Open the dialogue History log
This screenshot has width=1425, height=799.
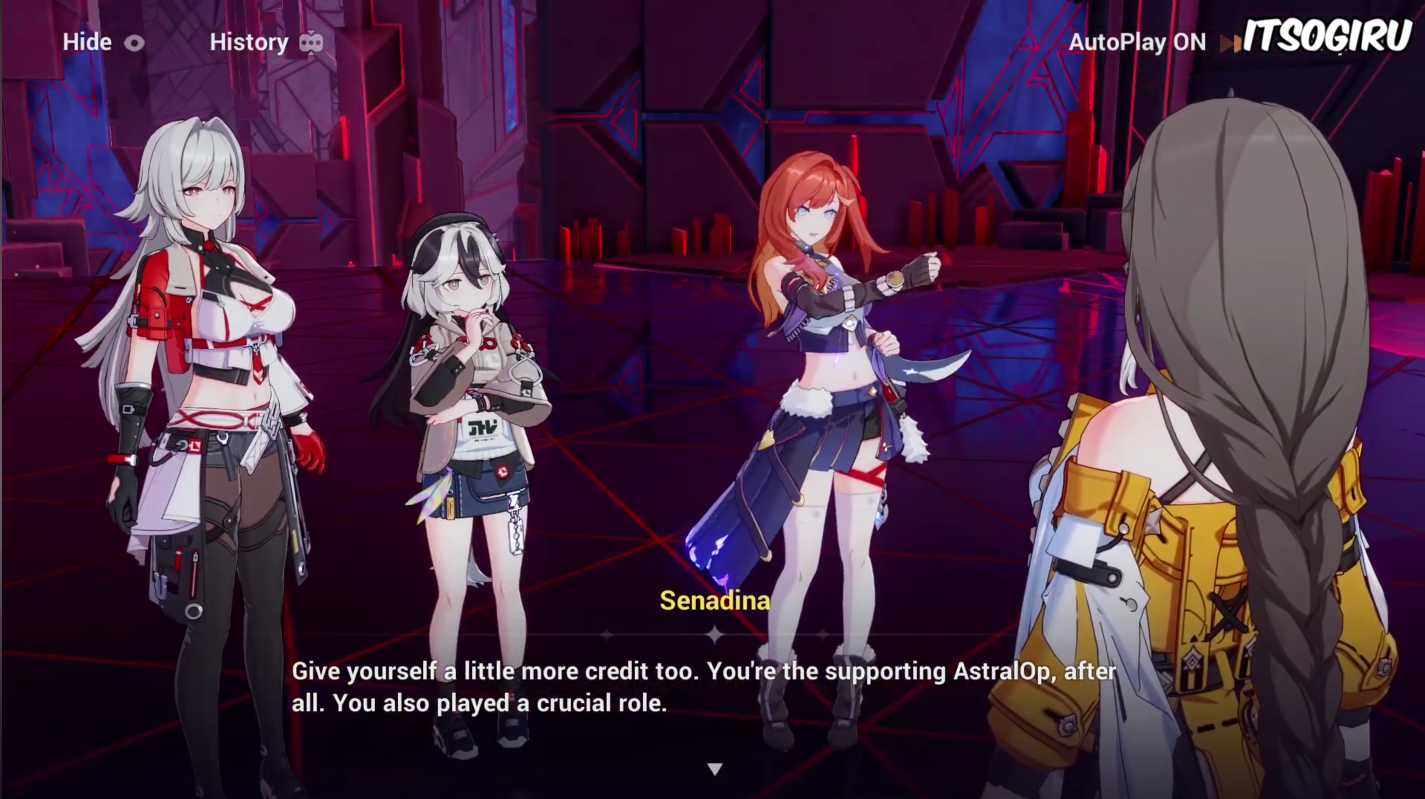click(x=265, y=42)
